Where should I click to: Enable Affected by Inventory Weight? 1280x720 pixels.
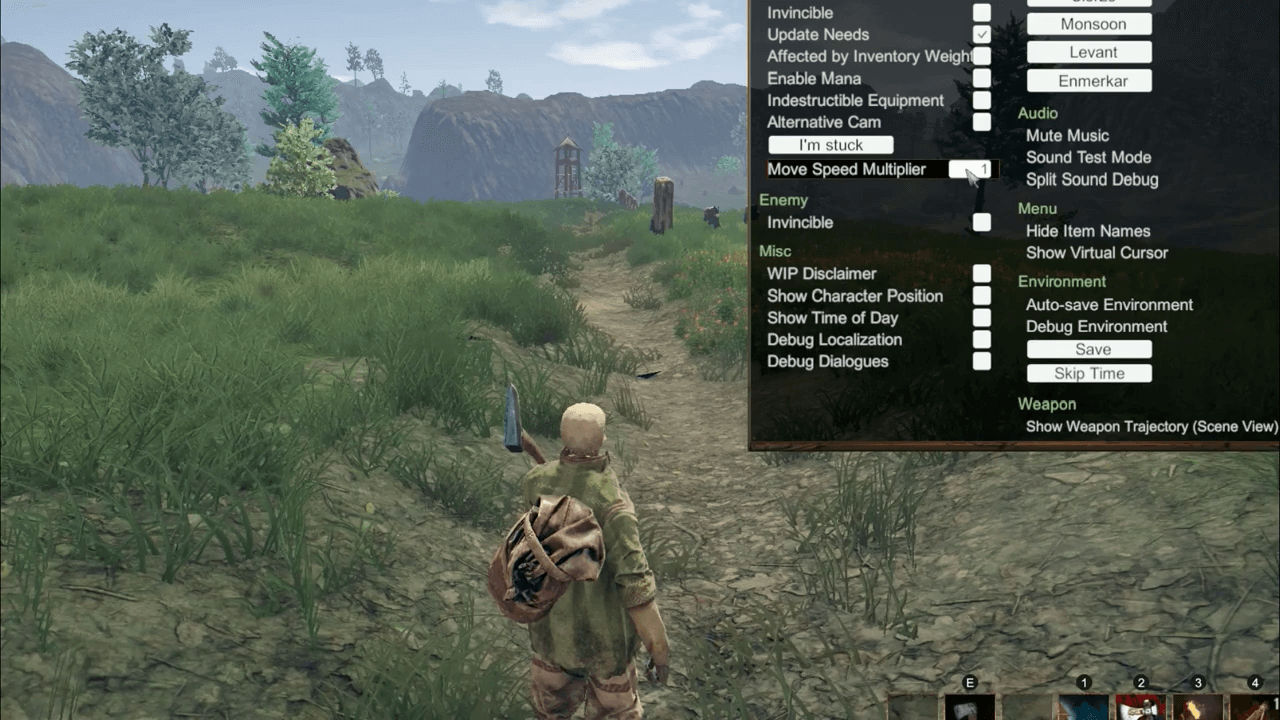coord(982,57)
